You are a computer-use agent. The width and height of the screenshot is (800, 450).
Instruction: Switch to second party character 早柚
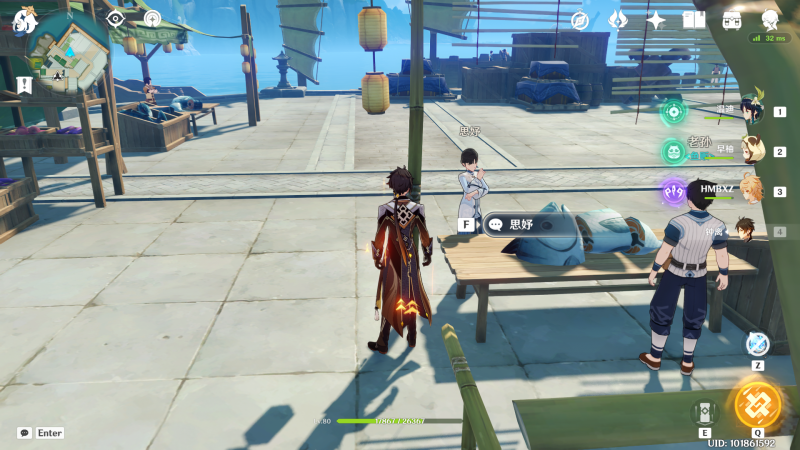click(x=751, y=151)
